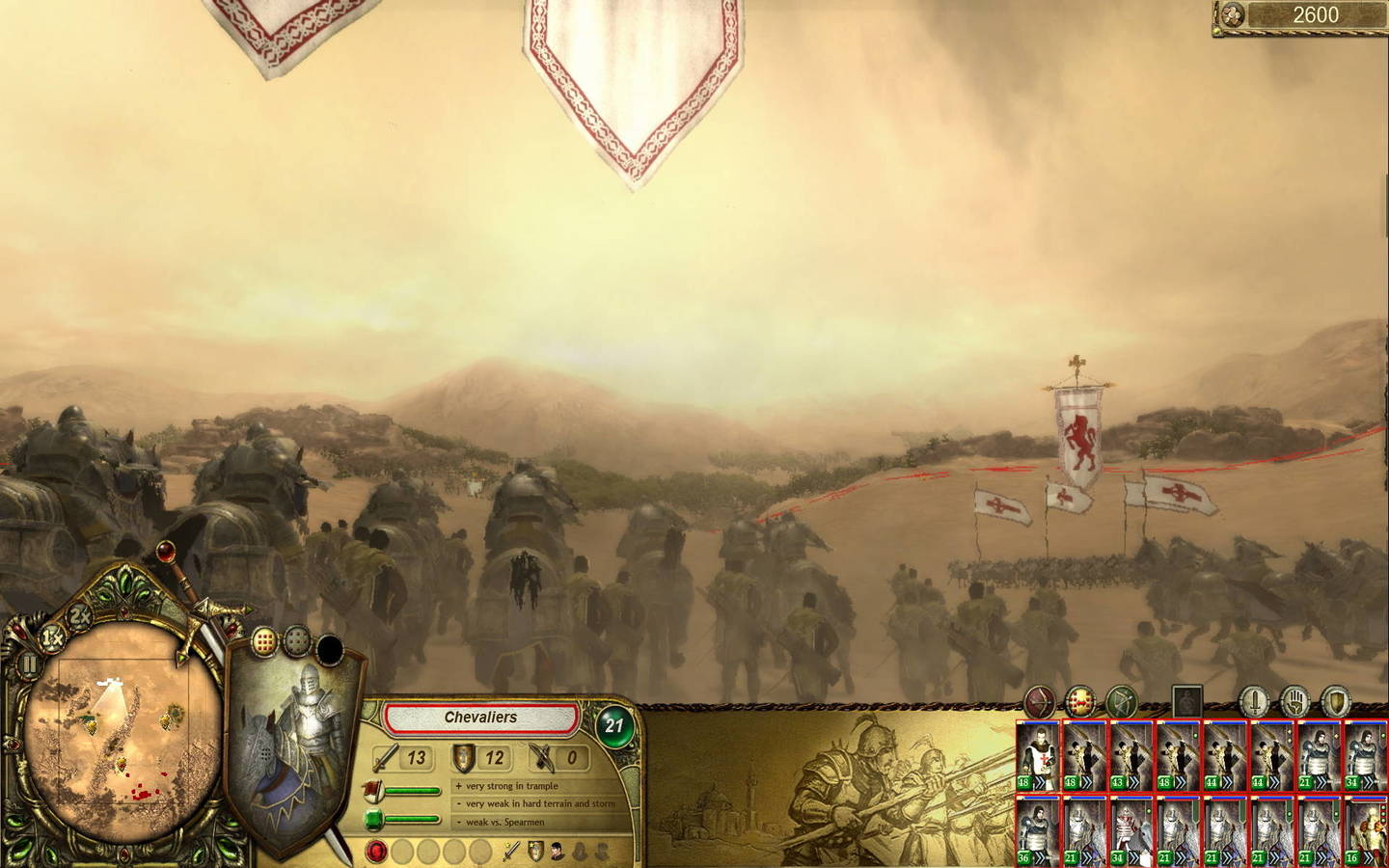Activate the green bow skirmish ability

pos(1122,699)
